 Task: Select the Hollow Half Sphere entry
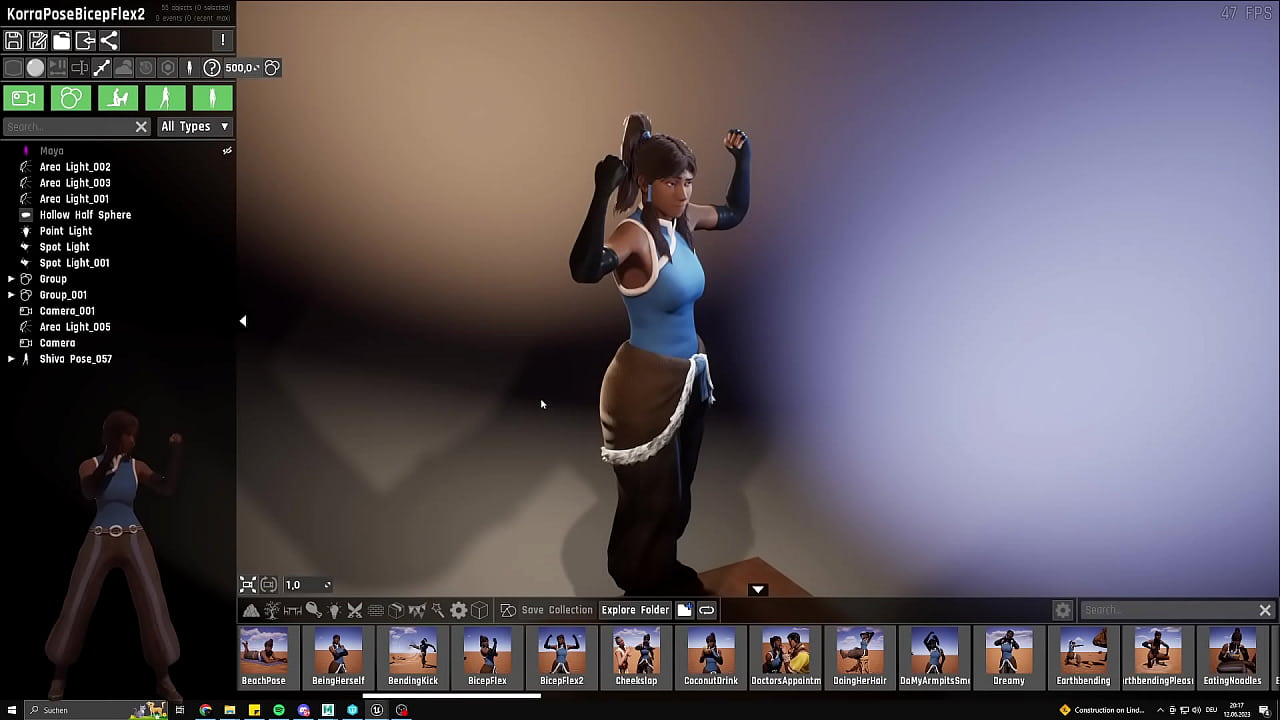tap(85, 215)
